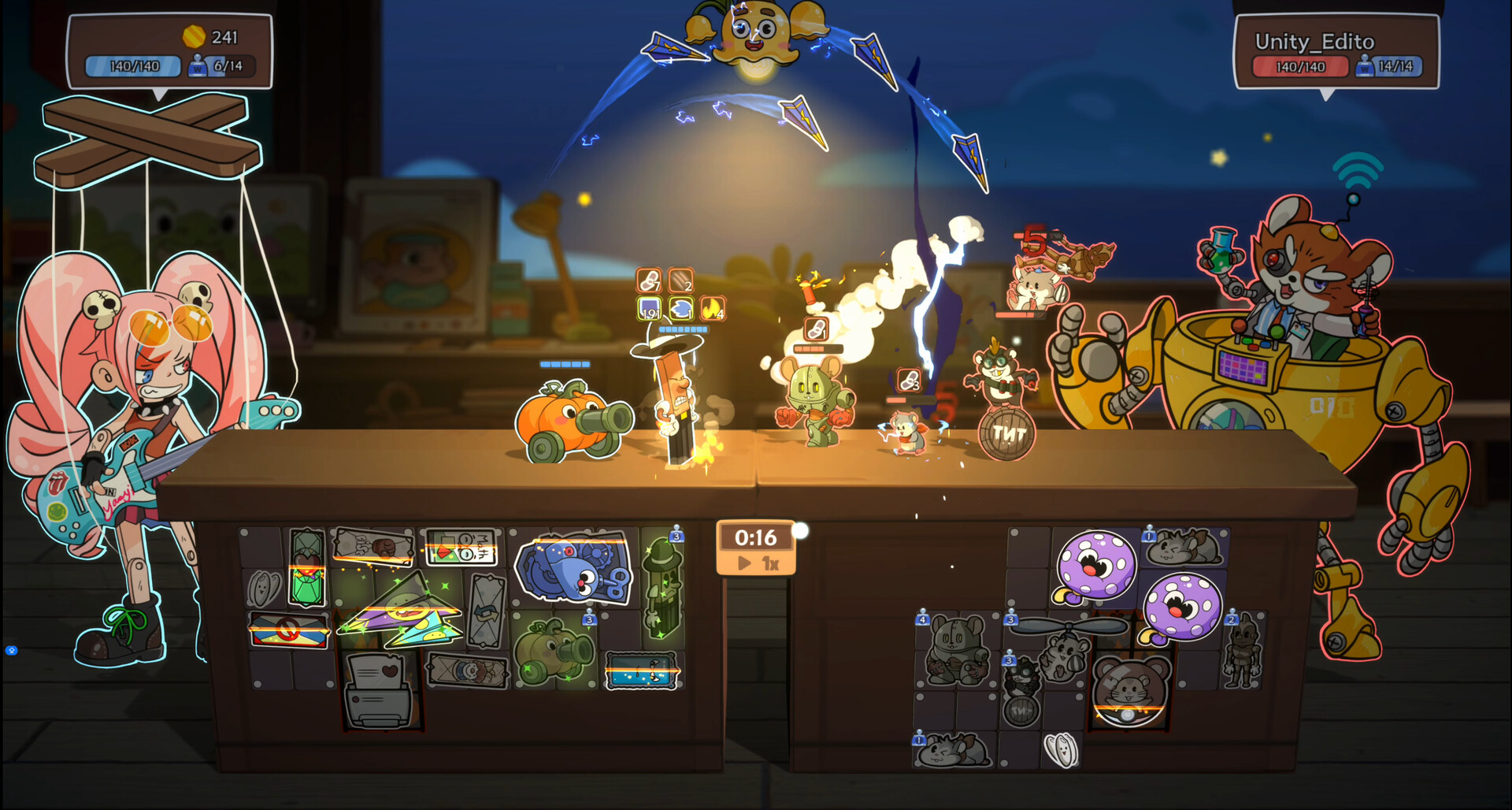This screenshot has height=810, width=1512.
Task: Click the coin counter showing 241
Action: [x=209, y=36]
